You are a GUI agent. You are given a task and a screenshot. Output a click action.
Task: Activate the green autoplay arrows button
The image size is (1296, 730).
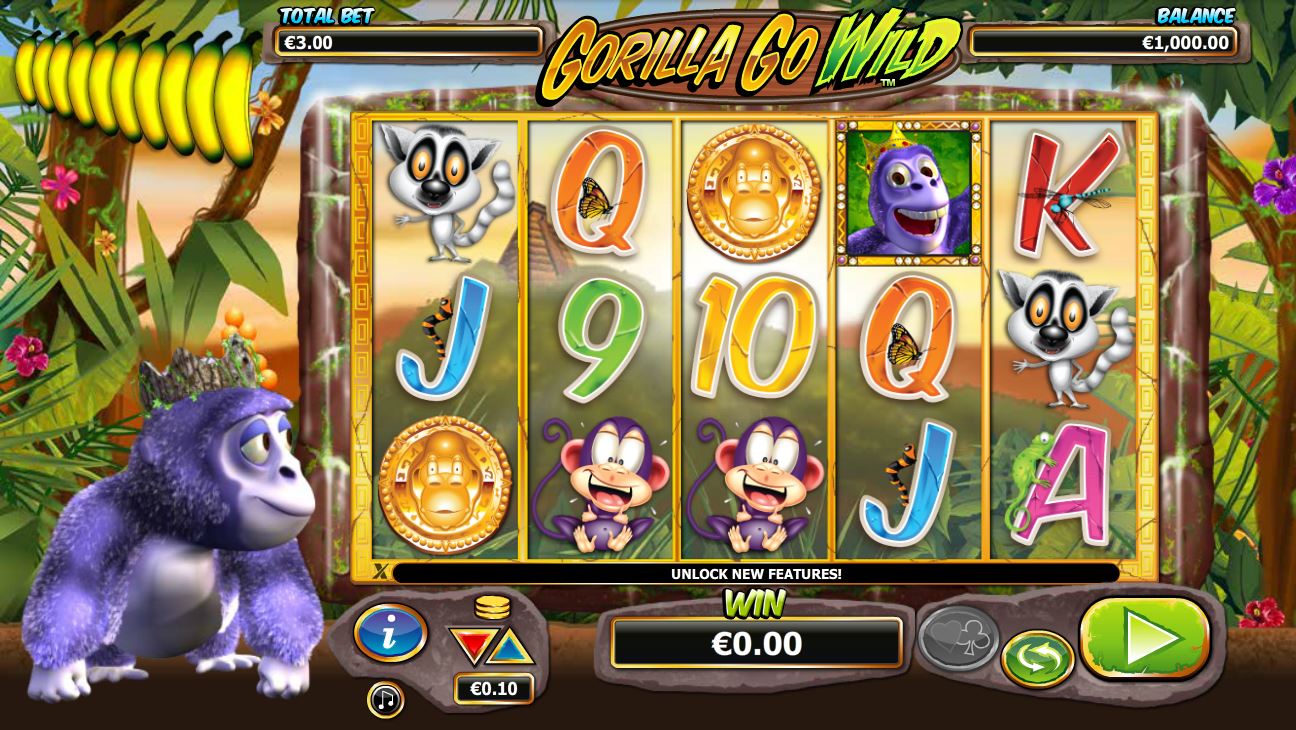(x=1038, y=658)
